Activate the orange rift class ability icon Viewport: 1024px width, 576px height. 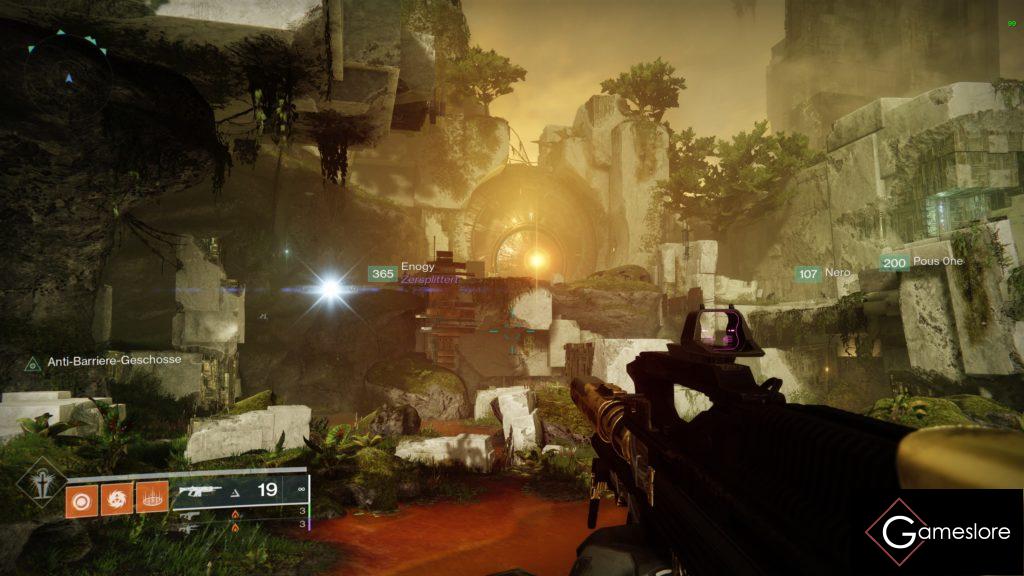tap(150, 497)
